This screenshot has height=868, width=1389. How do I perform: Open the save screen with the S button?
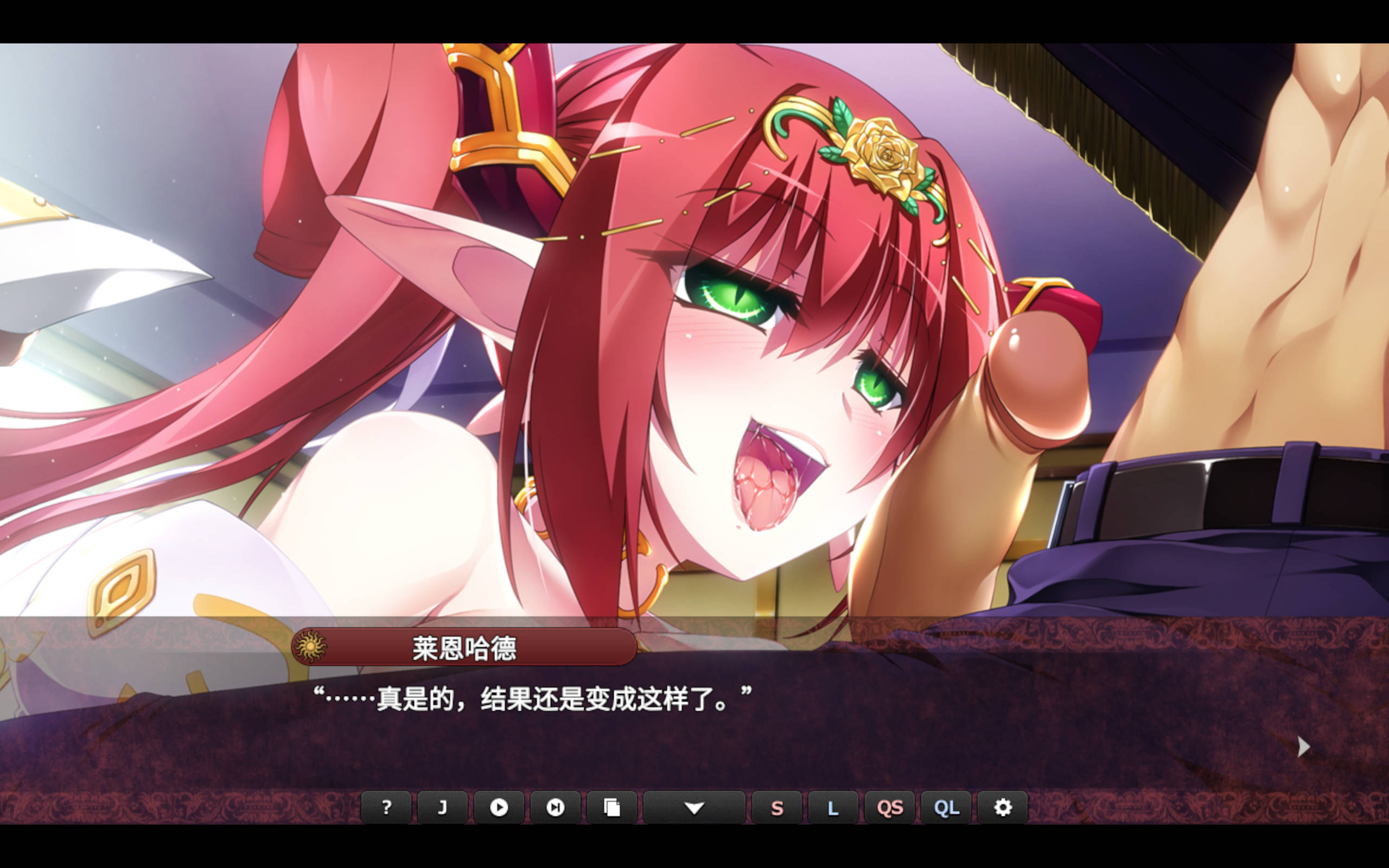pyautogui.click(x=776, y=807)
